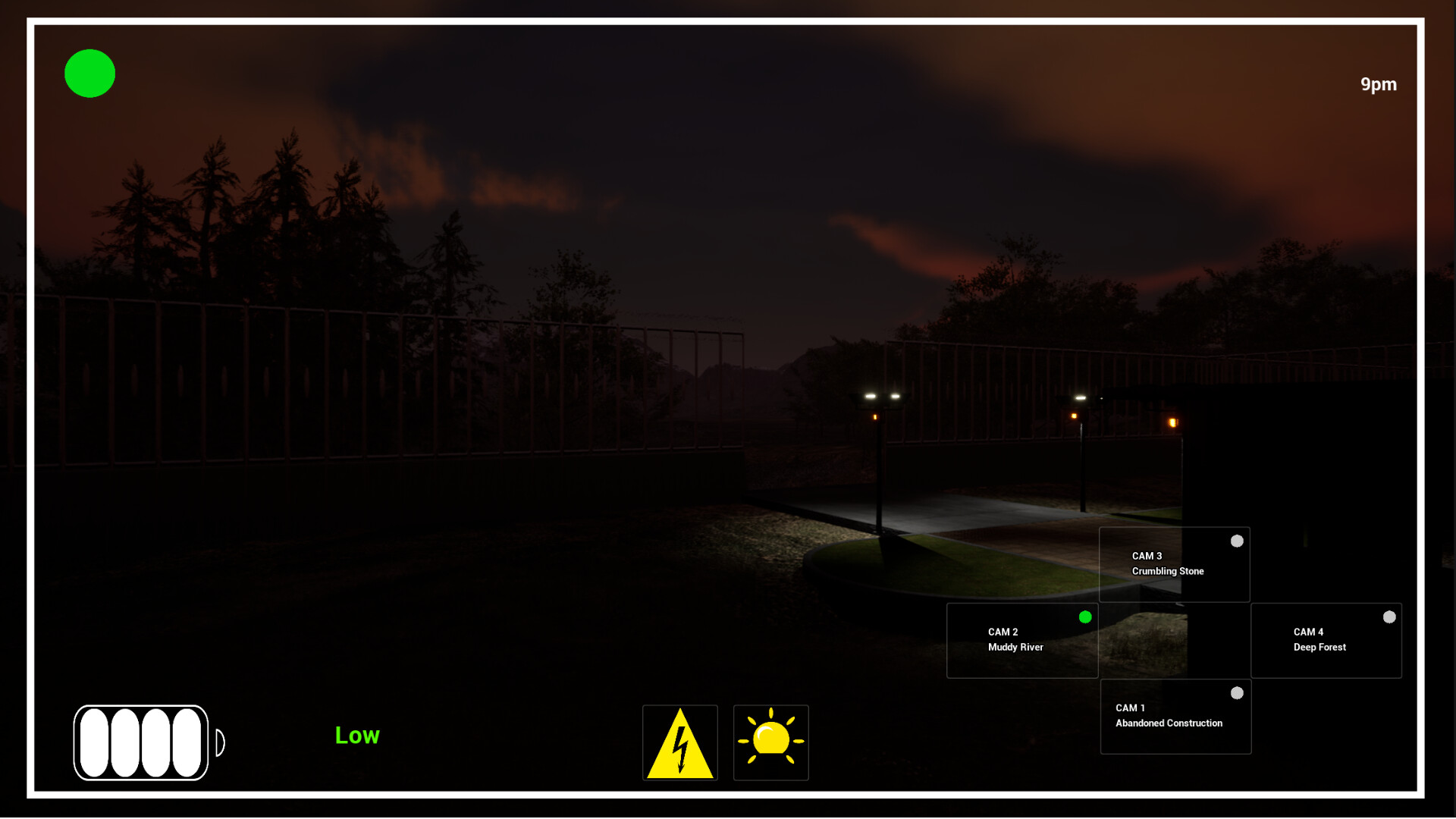Click the white status dot on CAM 1

coord(1236,692)
